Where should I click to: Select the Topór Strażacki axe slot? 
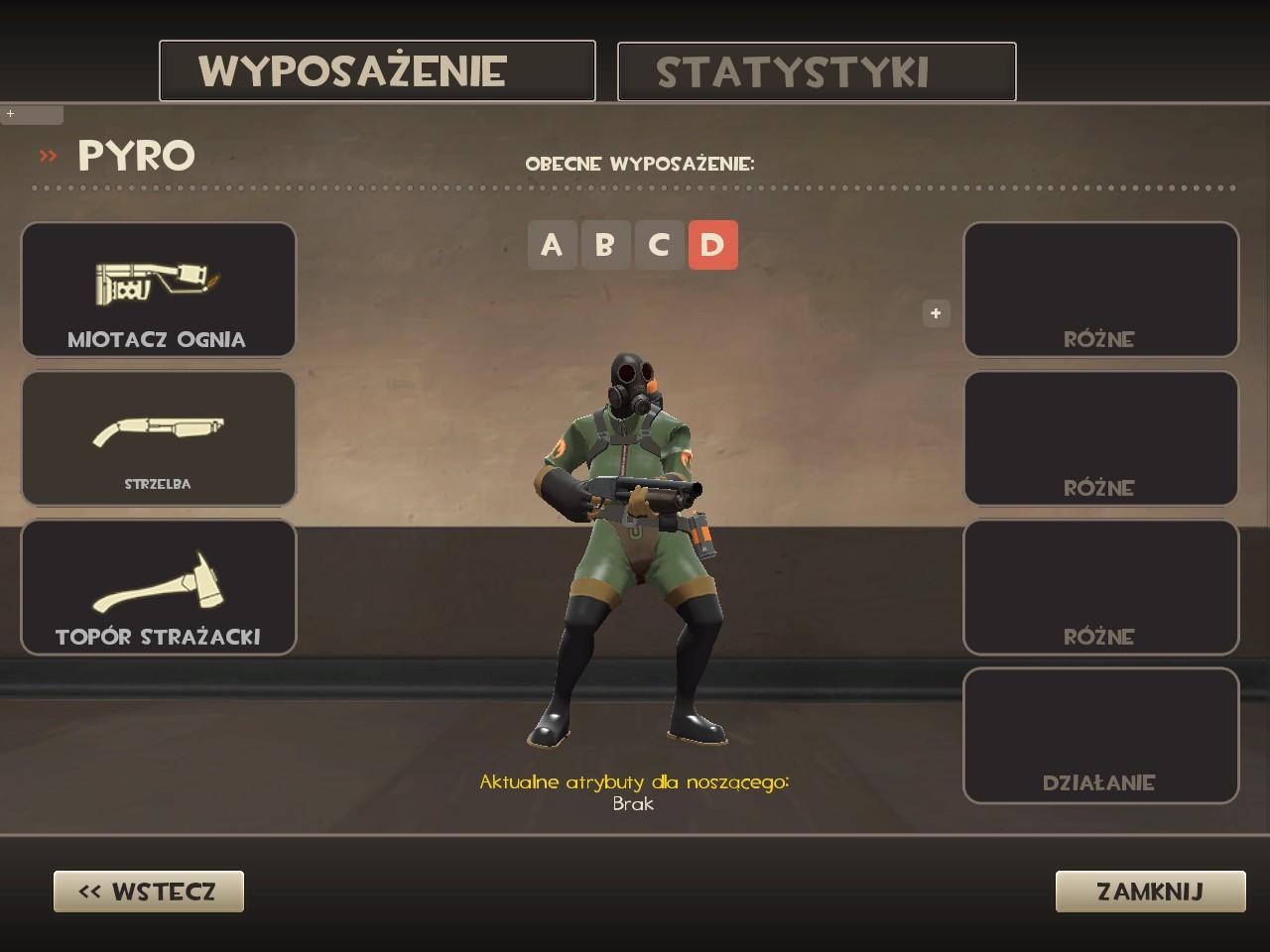158,586
